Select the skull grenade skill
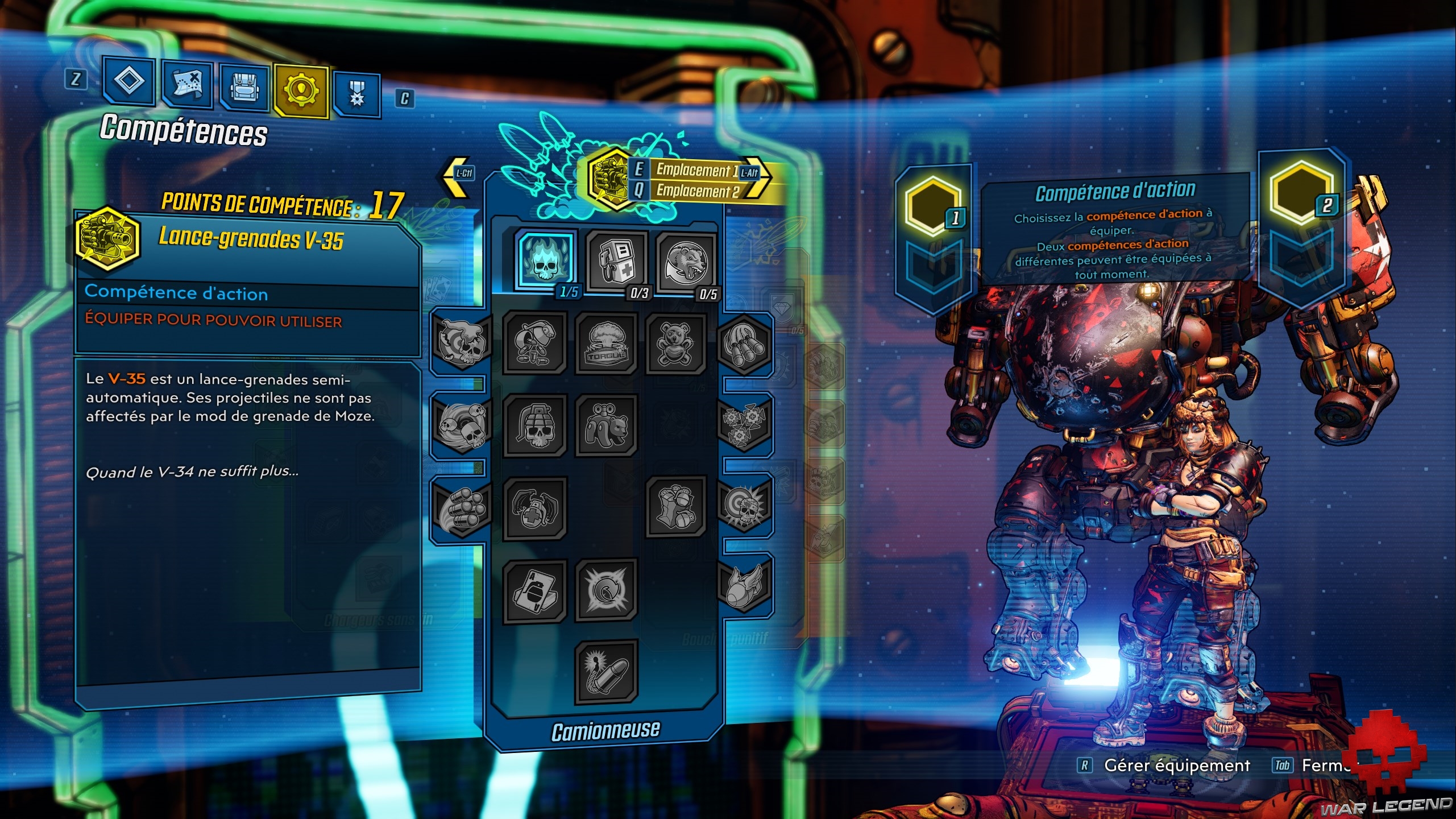Viewport: 1456px width, 819px height. (x=535, y=425)
